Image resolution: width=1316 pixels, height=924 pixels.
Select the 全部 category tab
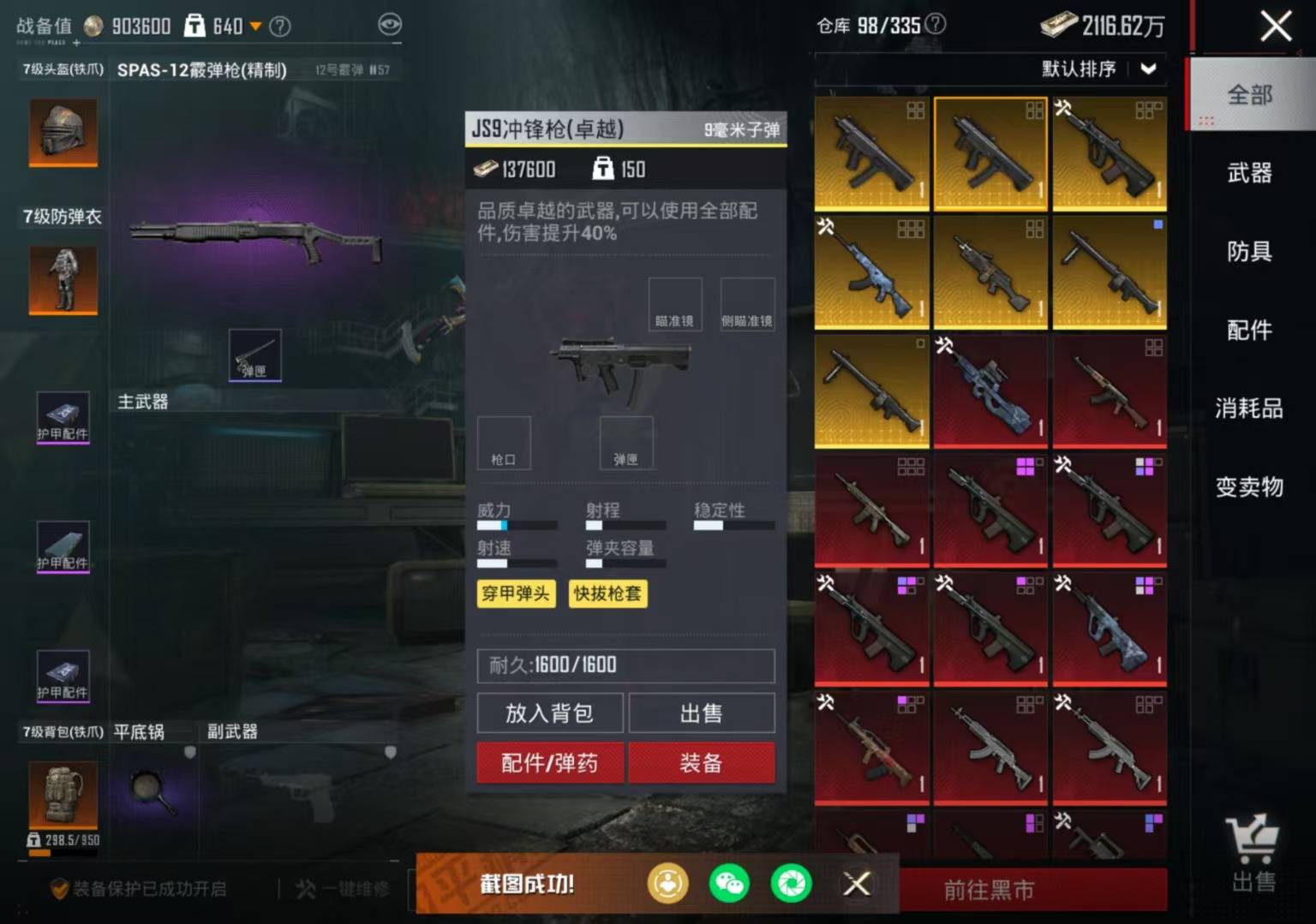coord(1249,94)
